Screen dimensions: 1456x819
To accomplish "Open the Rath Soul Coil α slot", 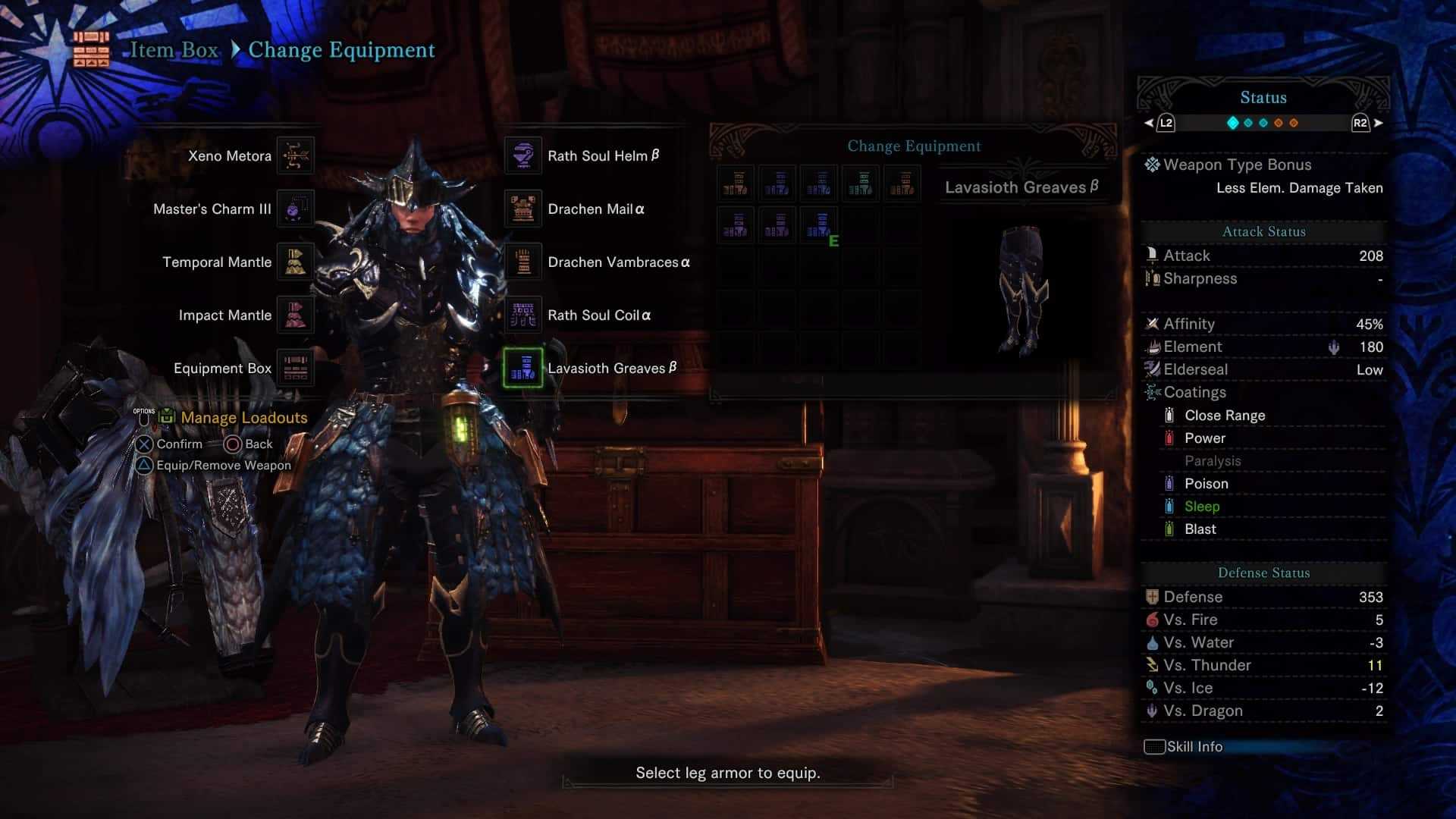I will point(523,315).
